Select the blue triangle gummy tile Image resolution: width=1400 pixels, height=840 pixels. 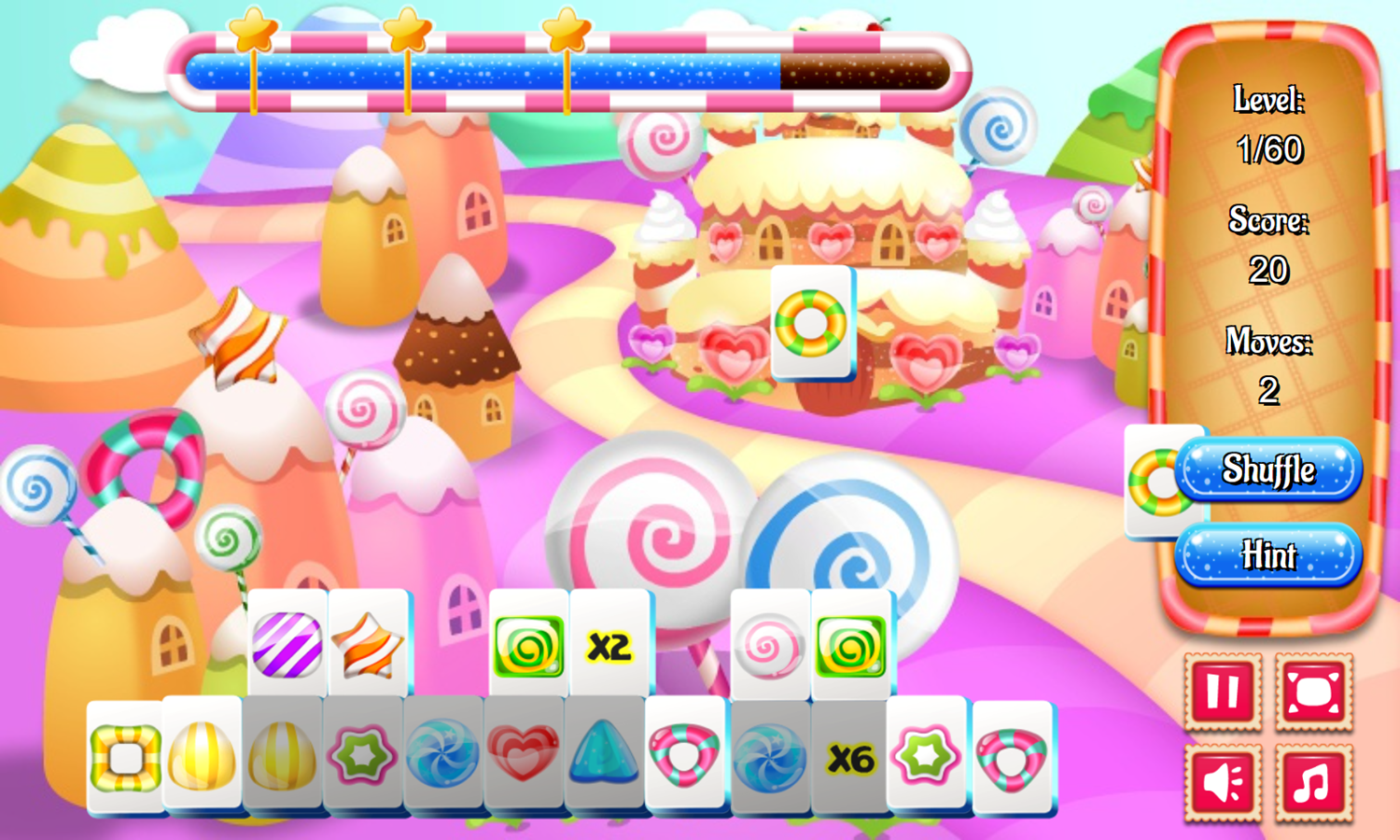coord(602,758)
